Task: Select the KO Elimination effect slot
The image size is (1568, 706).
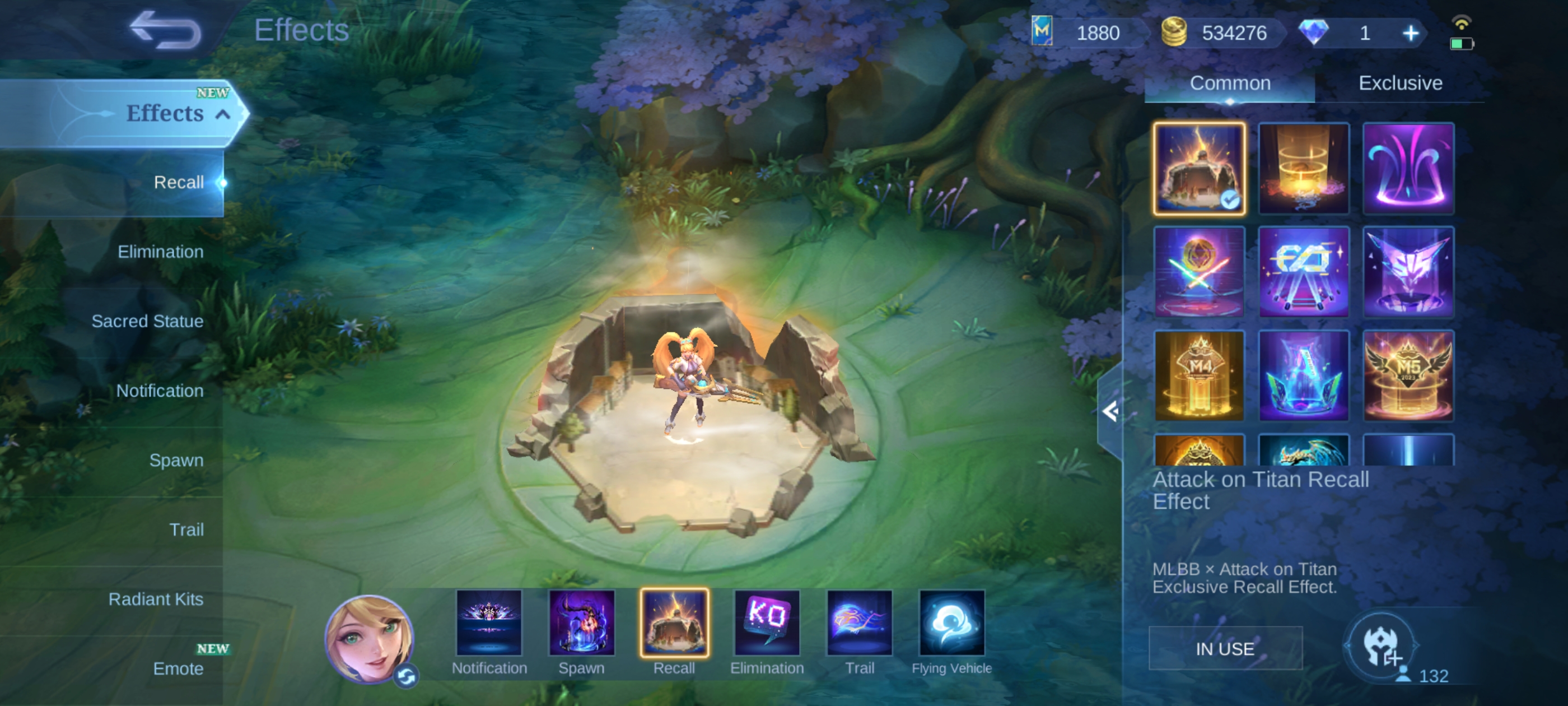Action: click(766, 623)
